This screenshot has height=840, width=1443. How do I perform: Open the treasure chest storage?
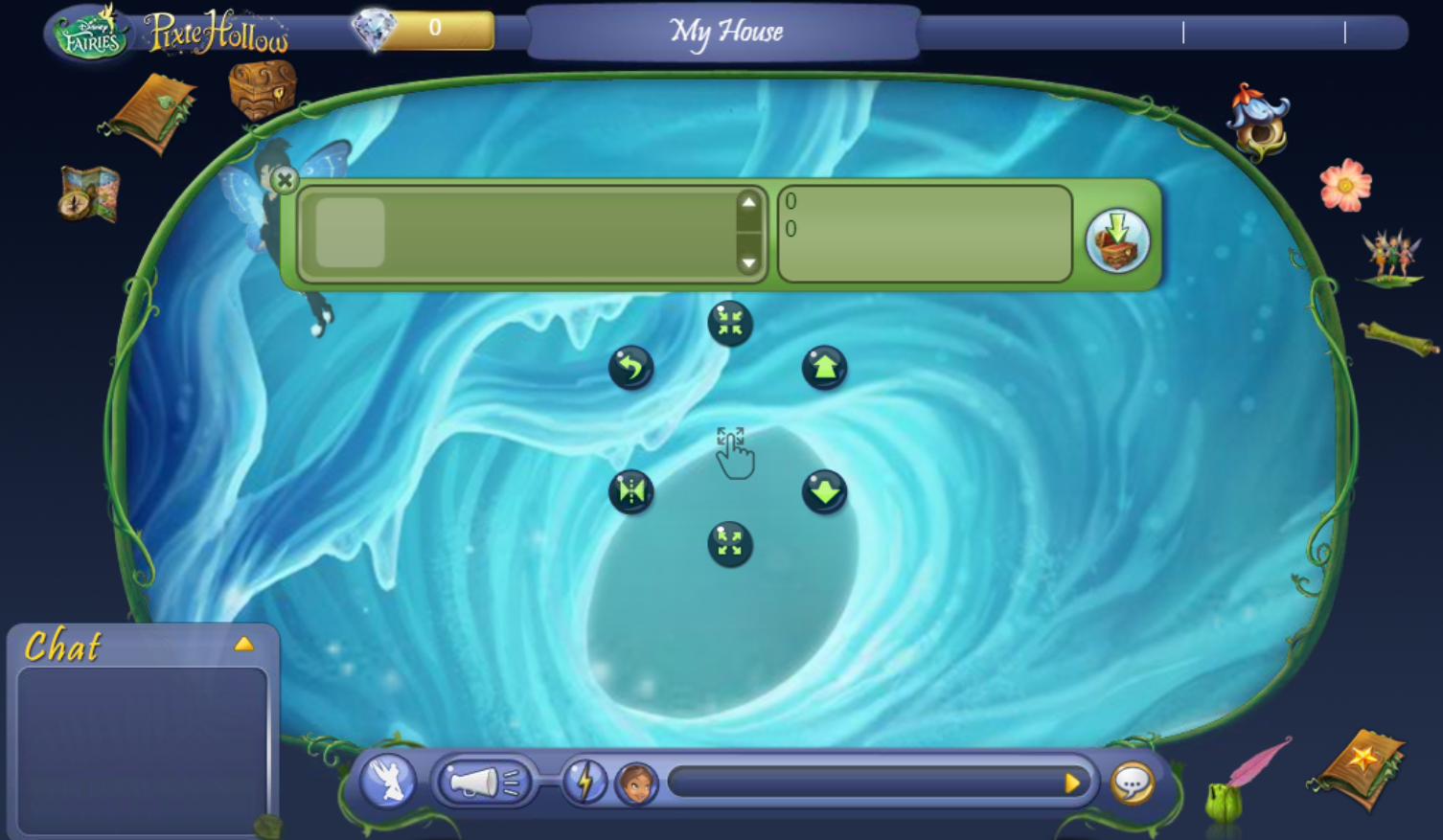[x=262, y=91]
